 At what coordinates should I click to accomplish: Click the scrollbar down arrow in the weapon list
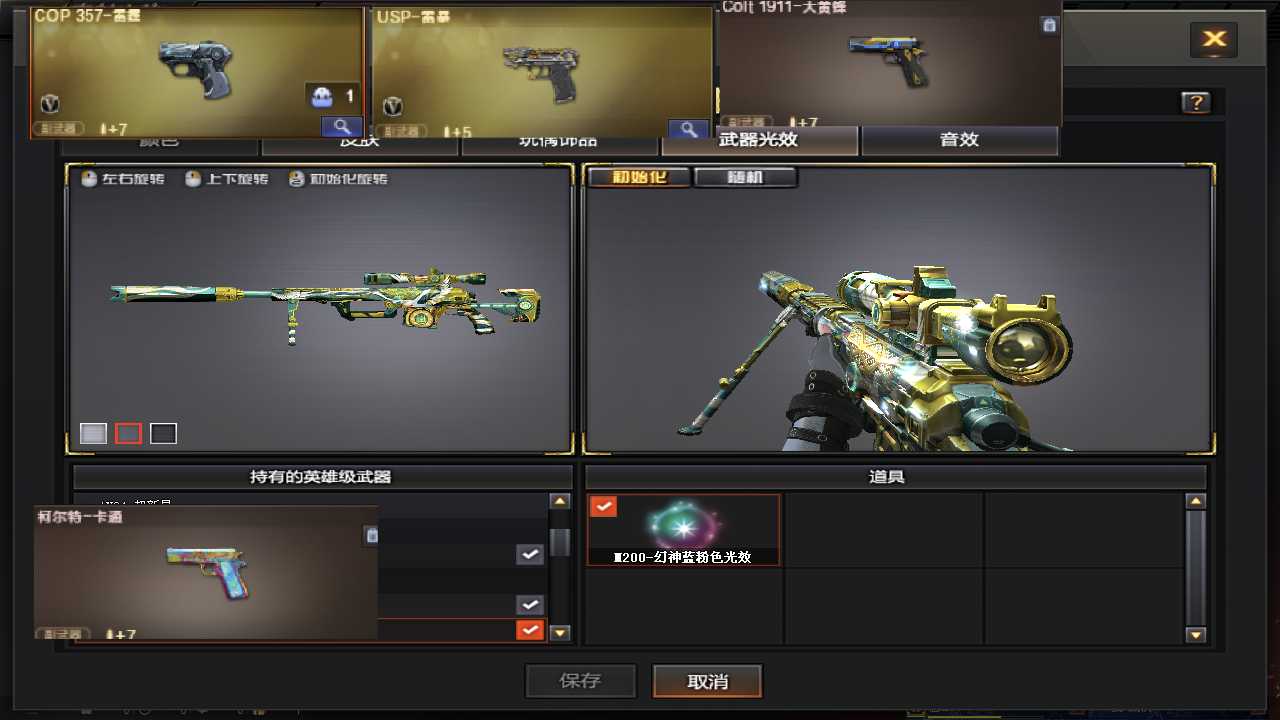(560, 631)
